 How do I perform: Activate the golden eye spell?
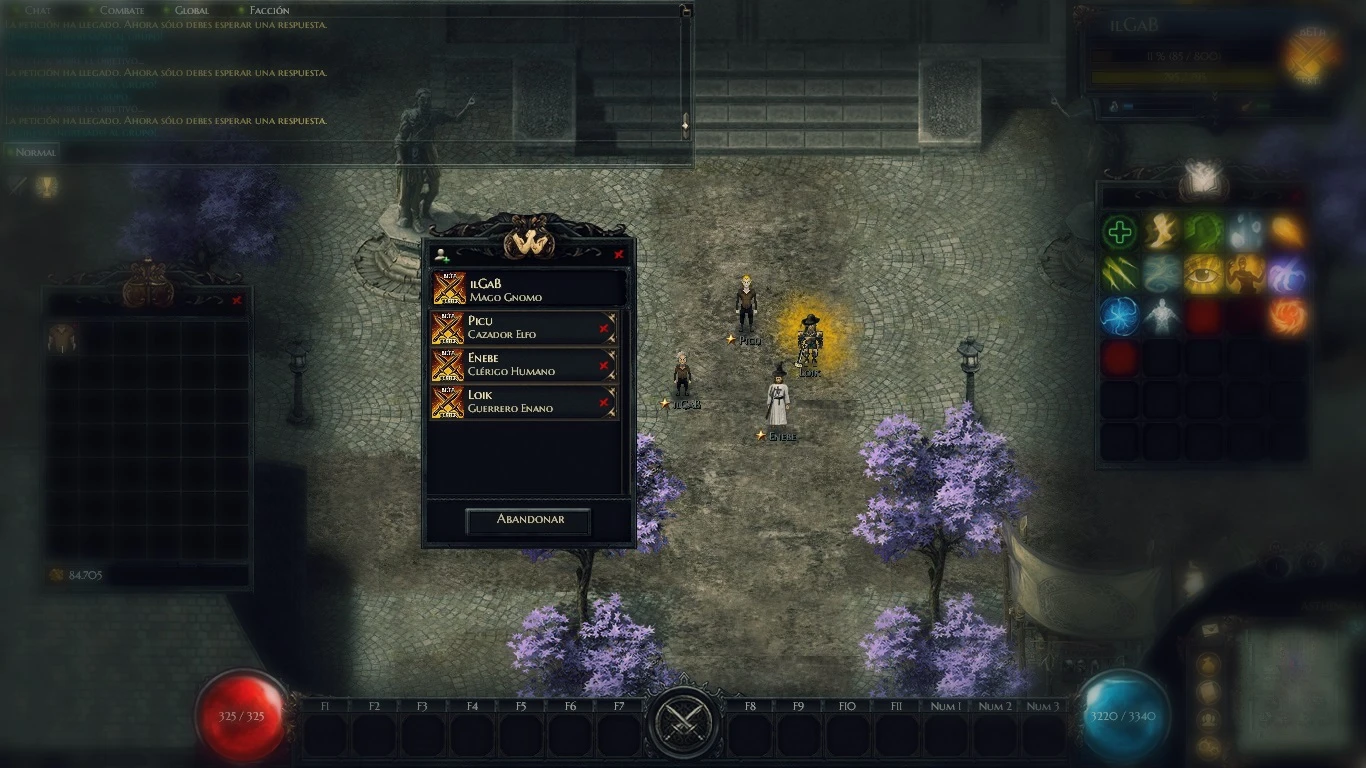1203,274
